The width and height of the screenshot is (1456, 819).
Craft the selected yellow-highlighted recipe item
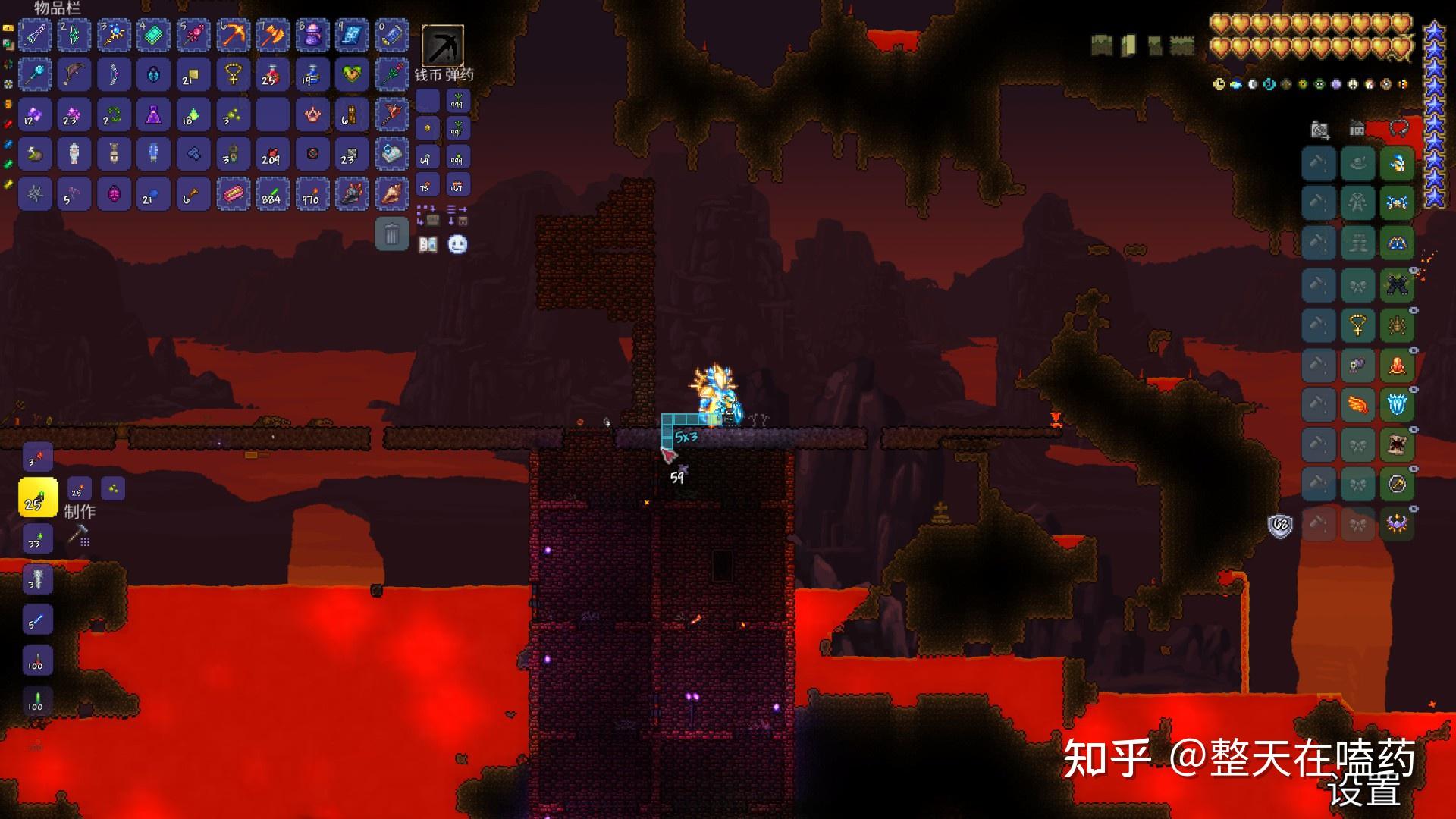38,498
